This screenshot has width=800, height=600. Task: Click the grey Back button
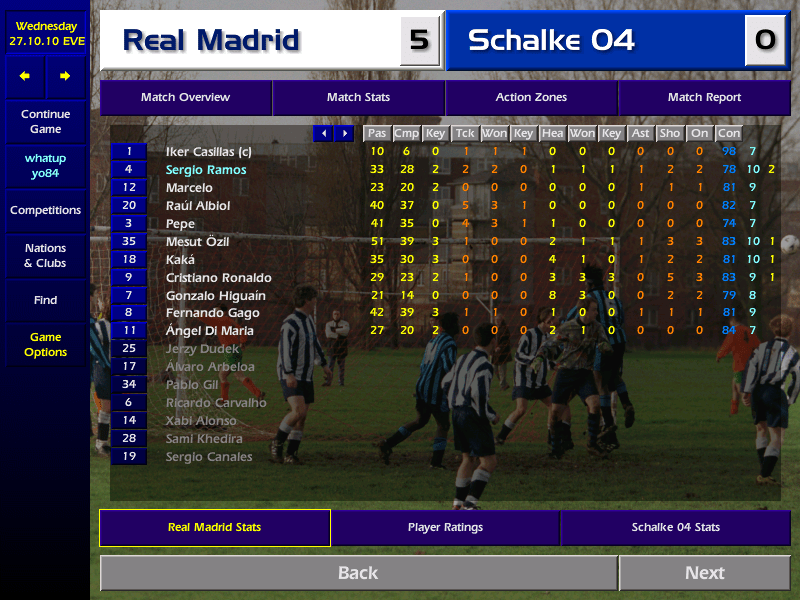[358, 573]
